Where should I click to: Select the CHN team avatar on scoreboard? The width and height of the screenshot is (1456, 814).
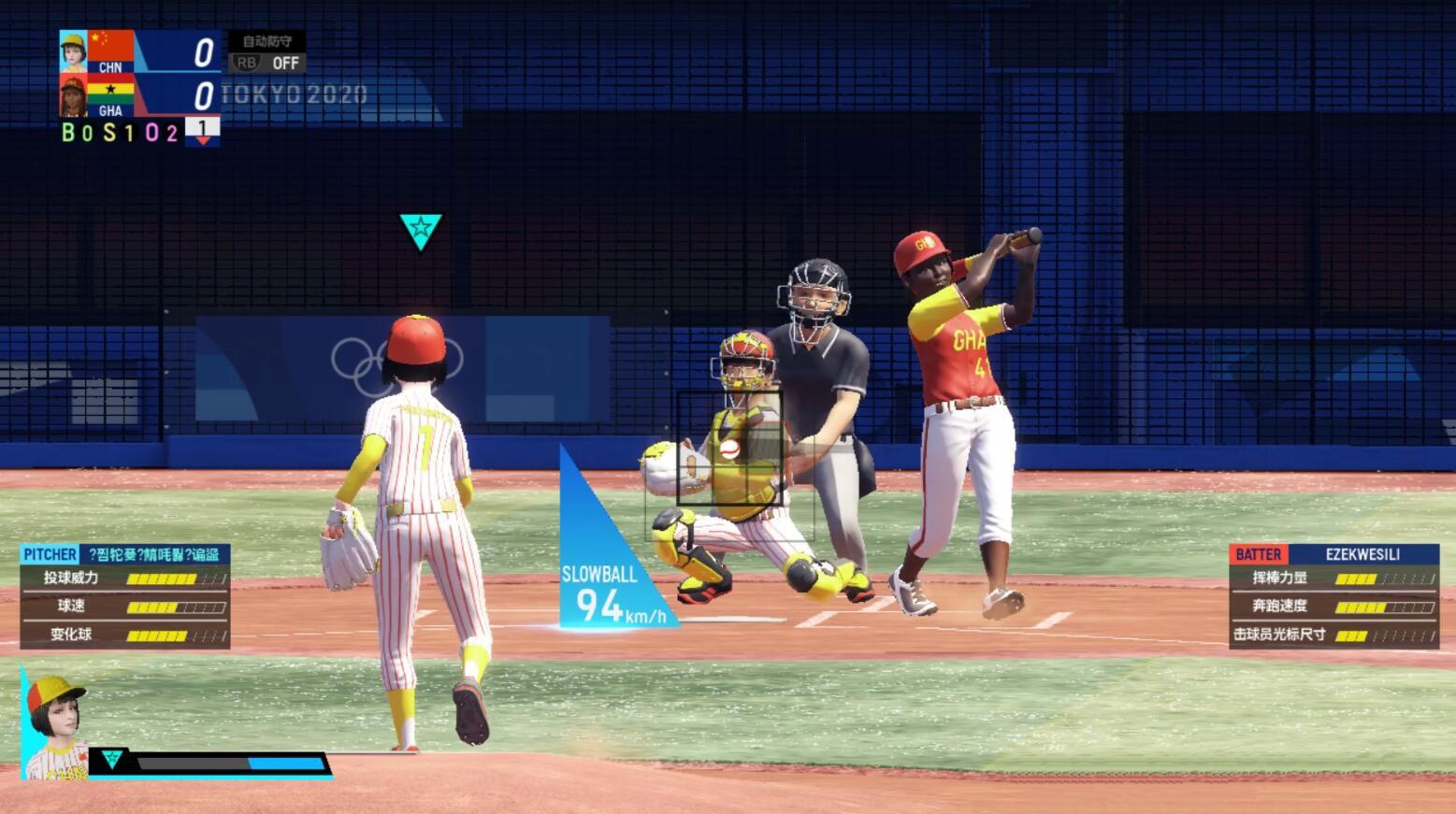coord(73,51)
